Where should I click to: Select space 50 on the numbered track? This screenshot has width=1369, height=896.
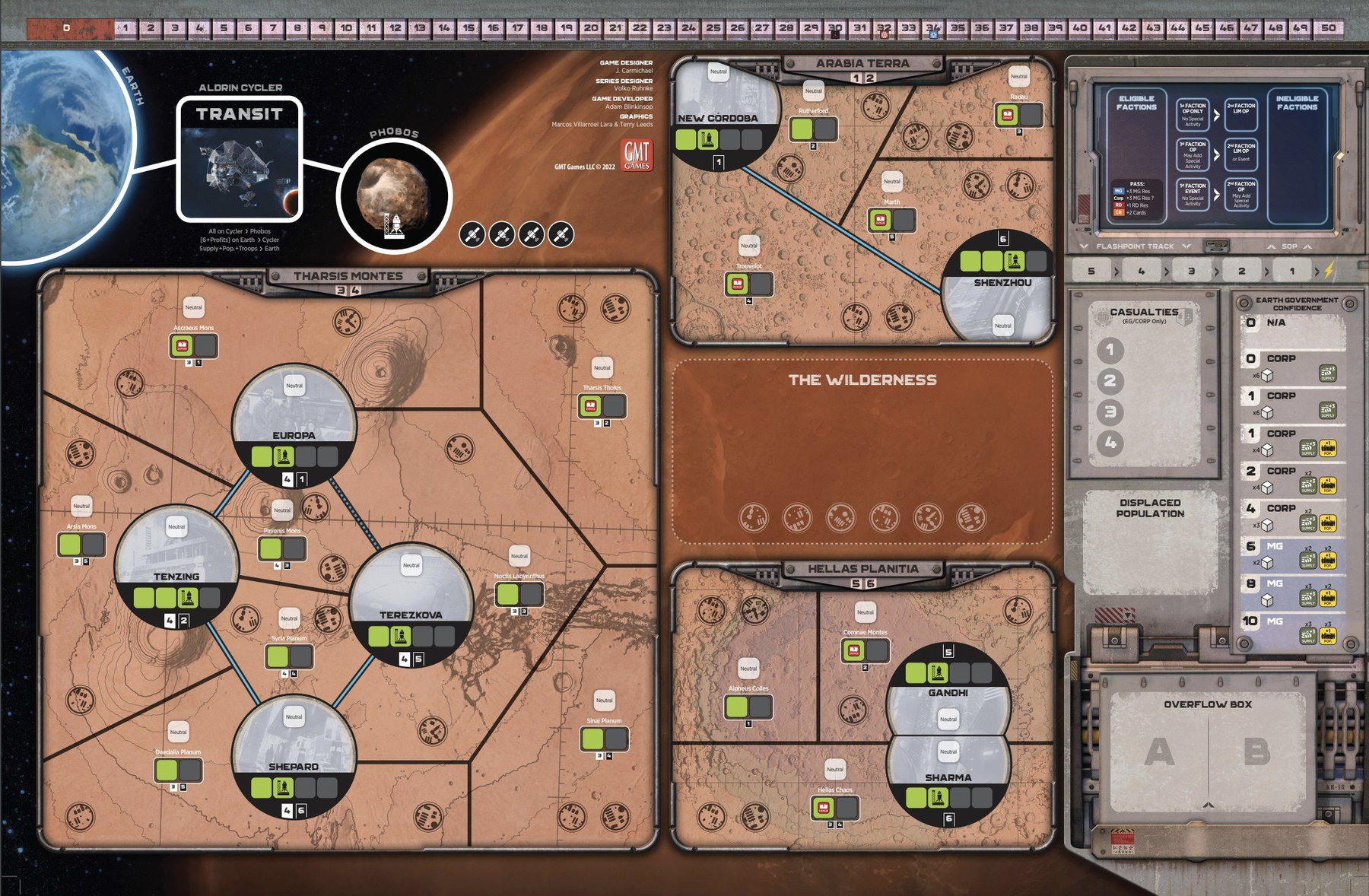tap(1328, 28)
